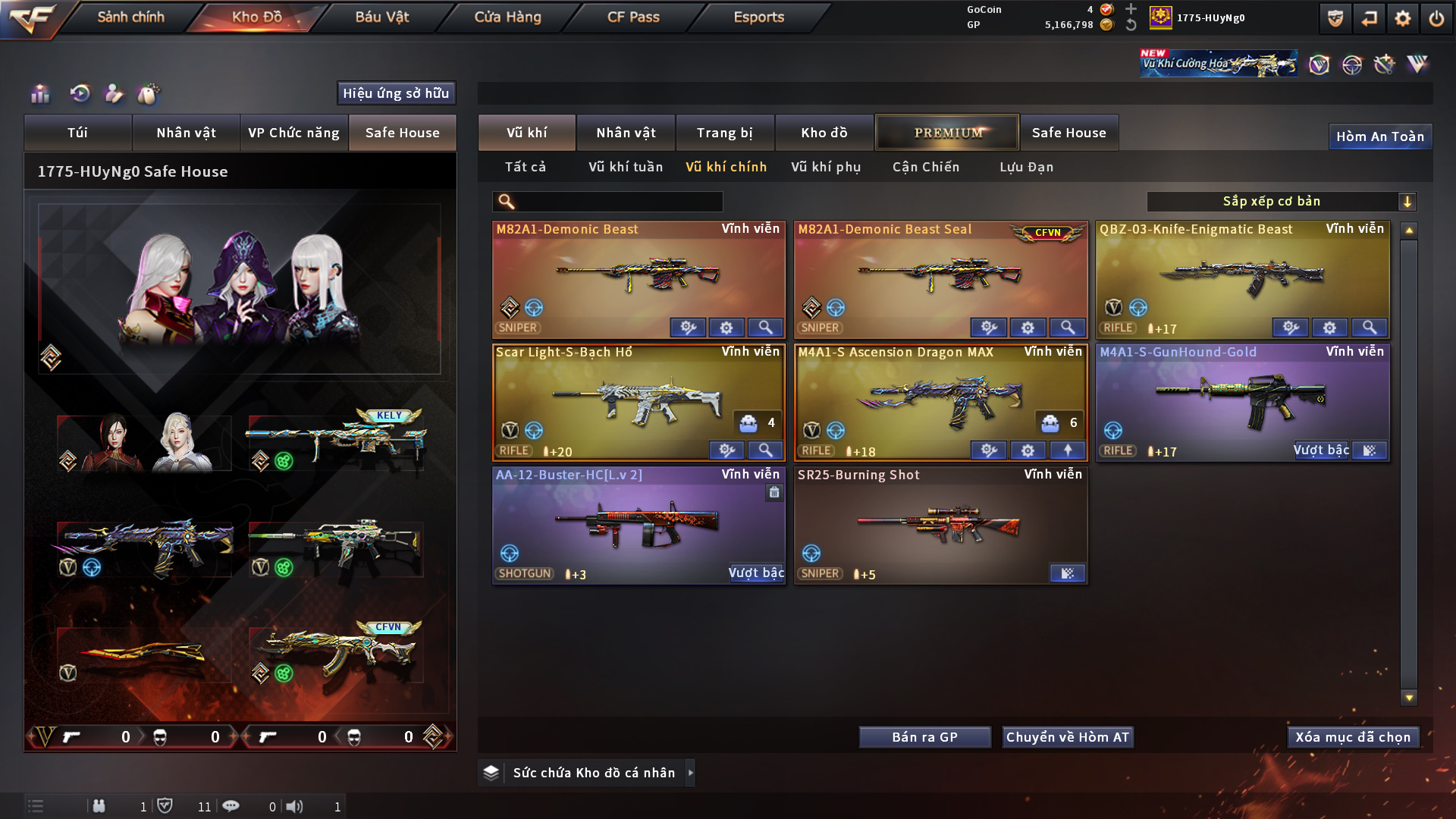This screenshot has height=819, width=1456.
Task: Select the PREMIUM storage tab
Action: tap(948, 133)
